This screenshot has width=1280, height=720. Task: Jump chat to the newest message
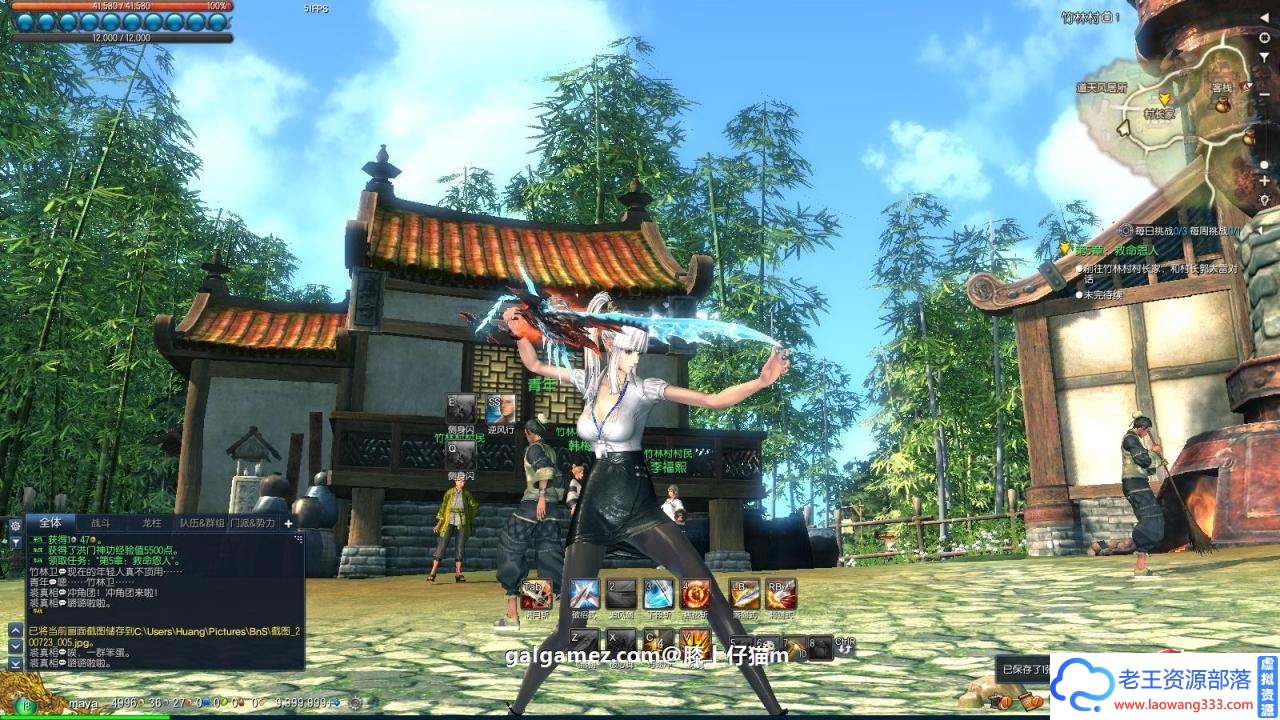(x=15, y=662)
